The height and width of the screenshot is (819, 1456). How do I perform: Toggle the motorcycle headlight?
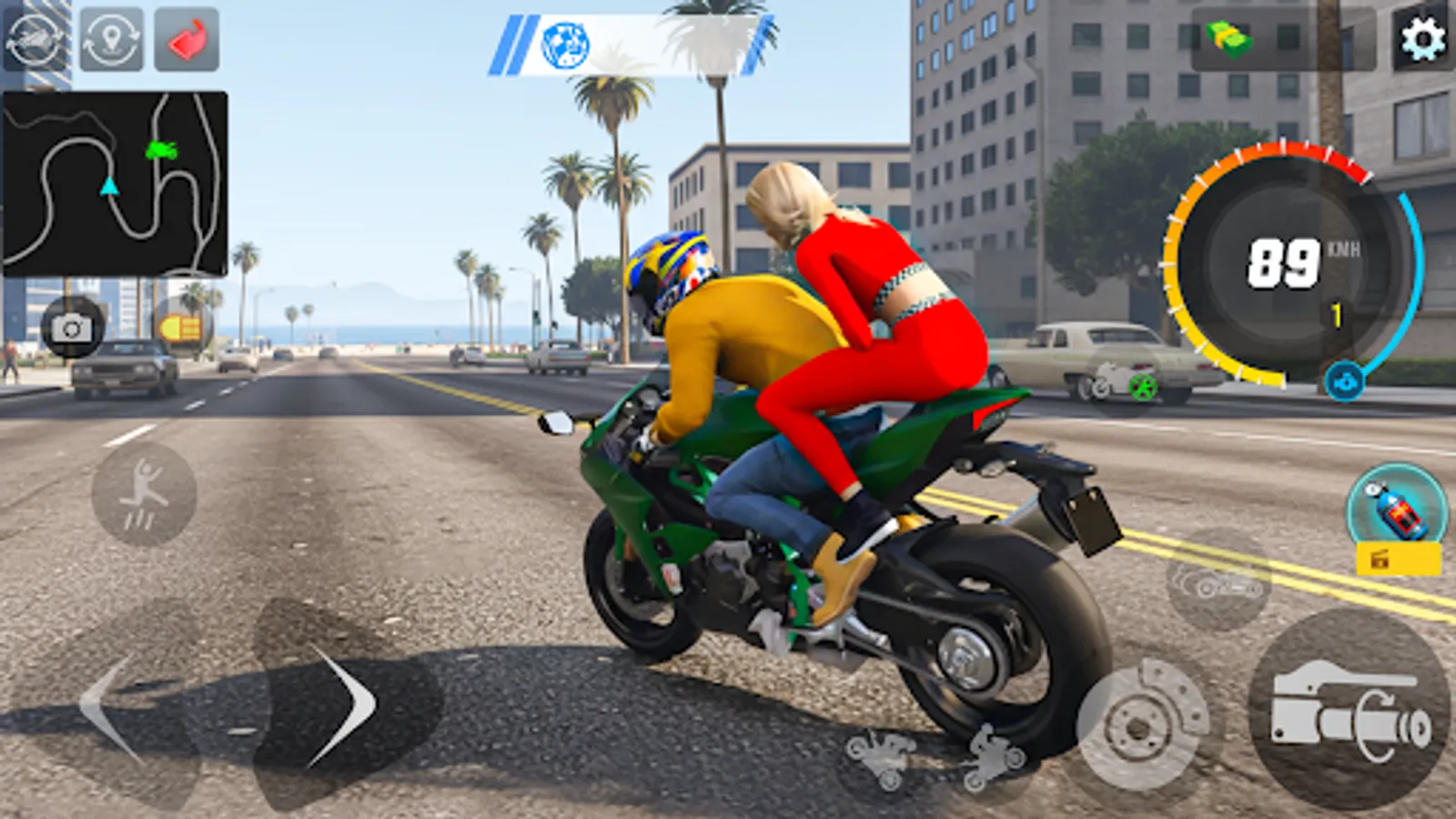click(182, 328)
